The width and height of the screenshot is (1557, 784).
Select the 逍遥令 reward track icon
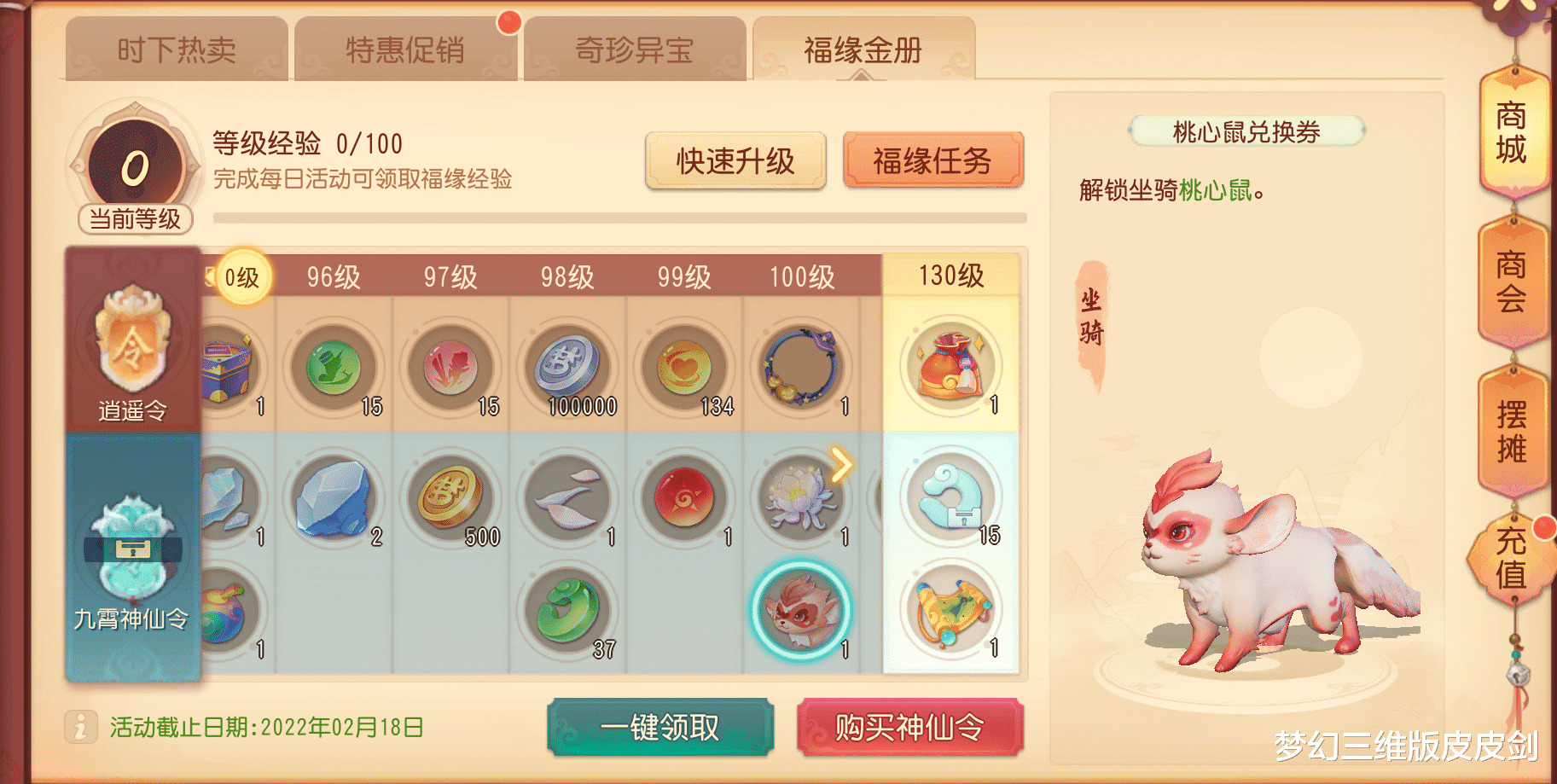132,340
